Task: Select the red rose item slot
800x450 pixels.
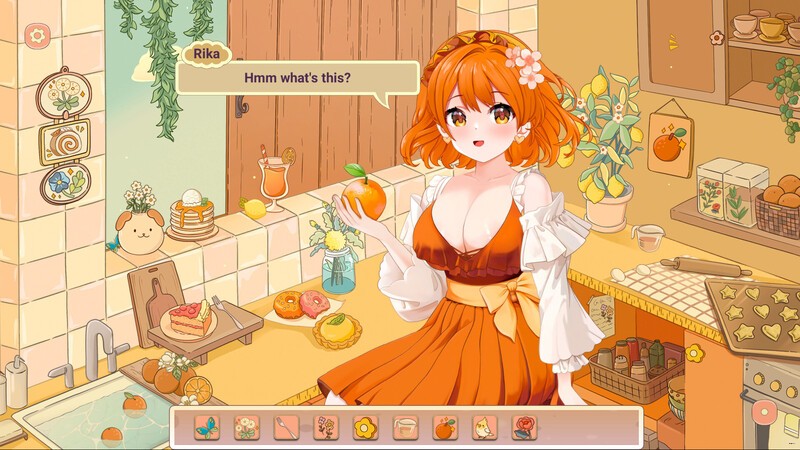Action: click(x=524, y=428)
